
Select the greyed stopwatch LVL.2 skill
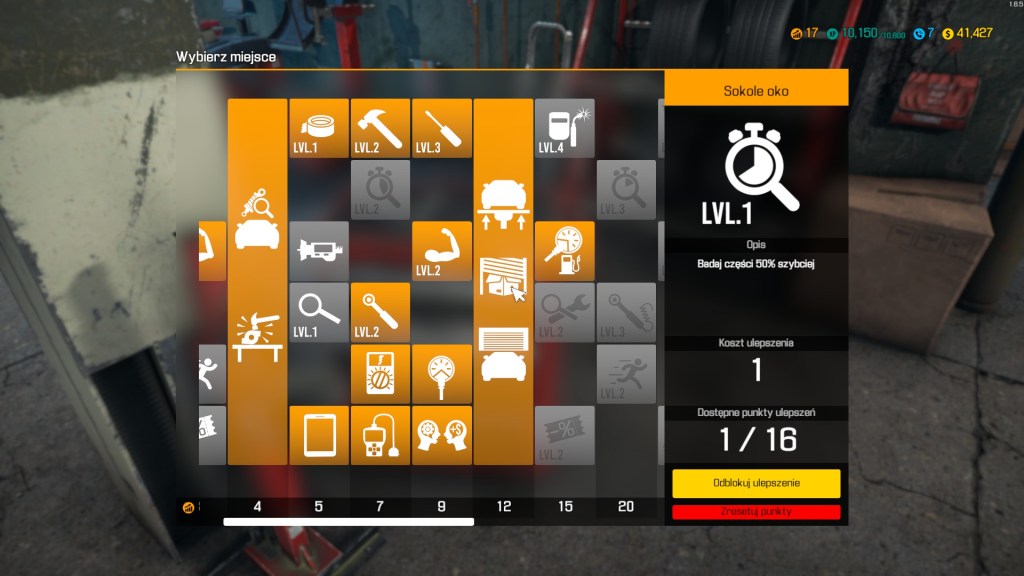tap(380, 189)
